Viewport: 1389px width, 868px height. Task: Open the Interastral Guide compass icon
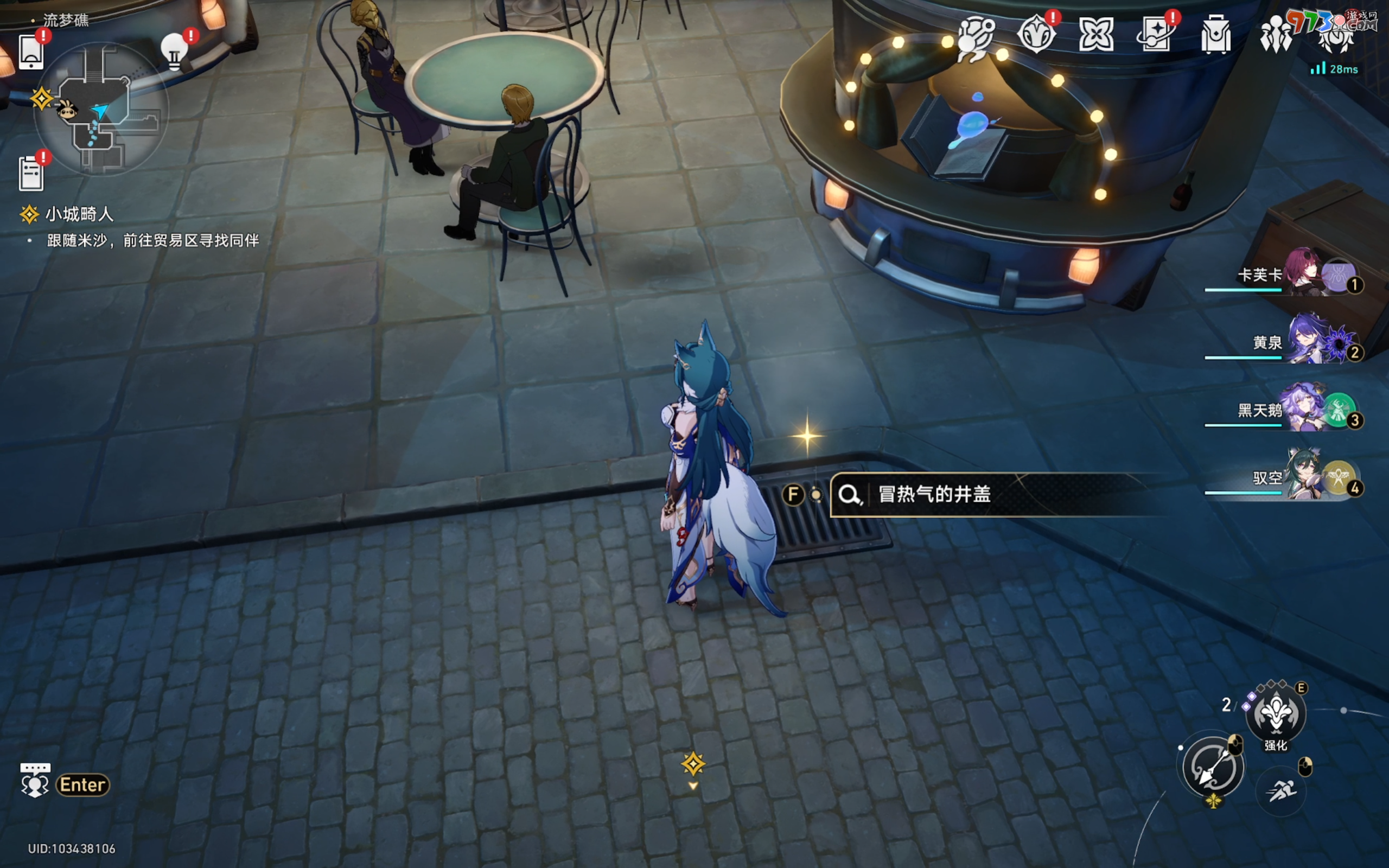[x=975, y=36]
